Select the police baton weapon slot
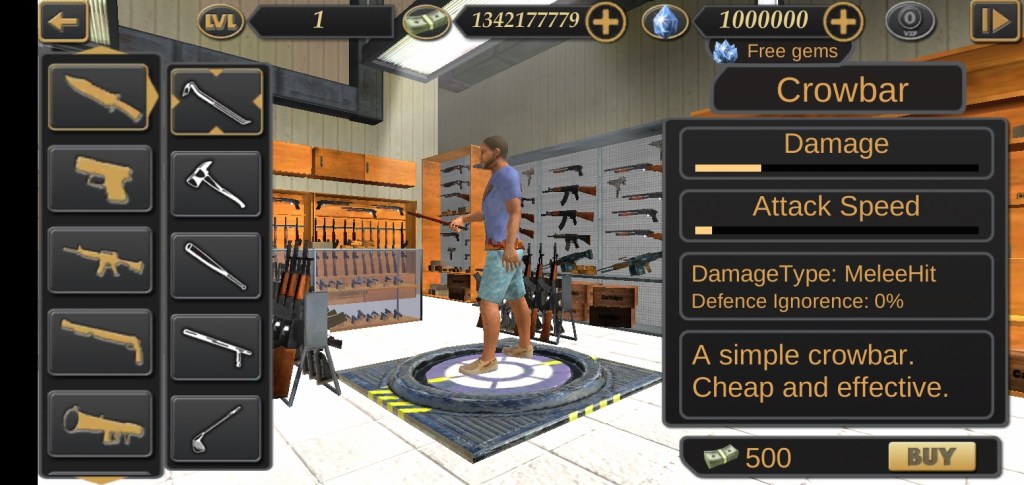Screen dimensions: 1024x485 (215, 347)
